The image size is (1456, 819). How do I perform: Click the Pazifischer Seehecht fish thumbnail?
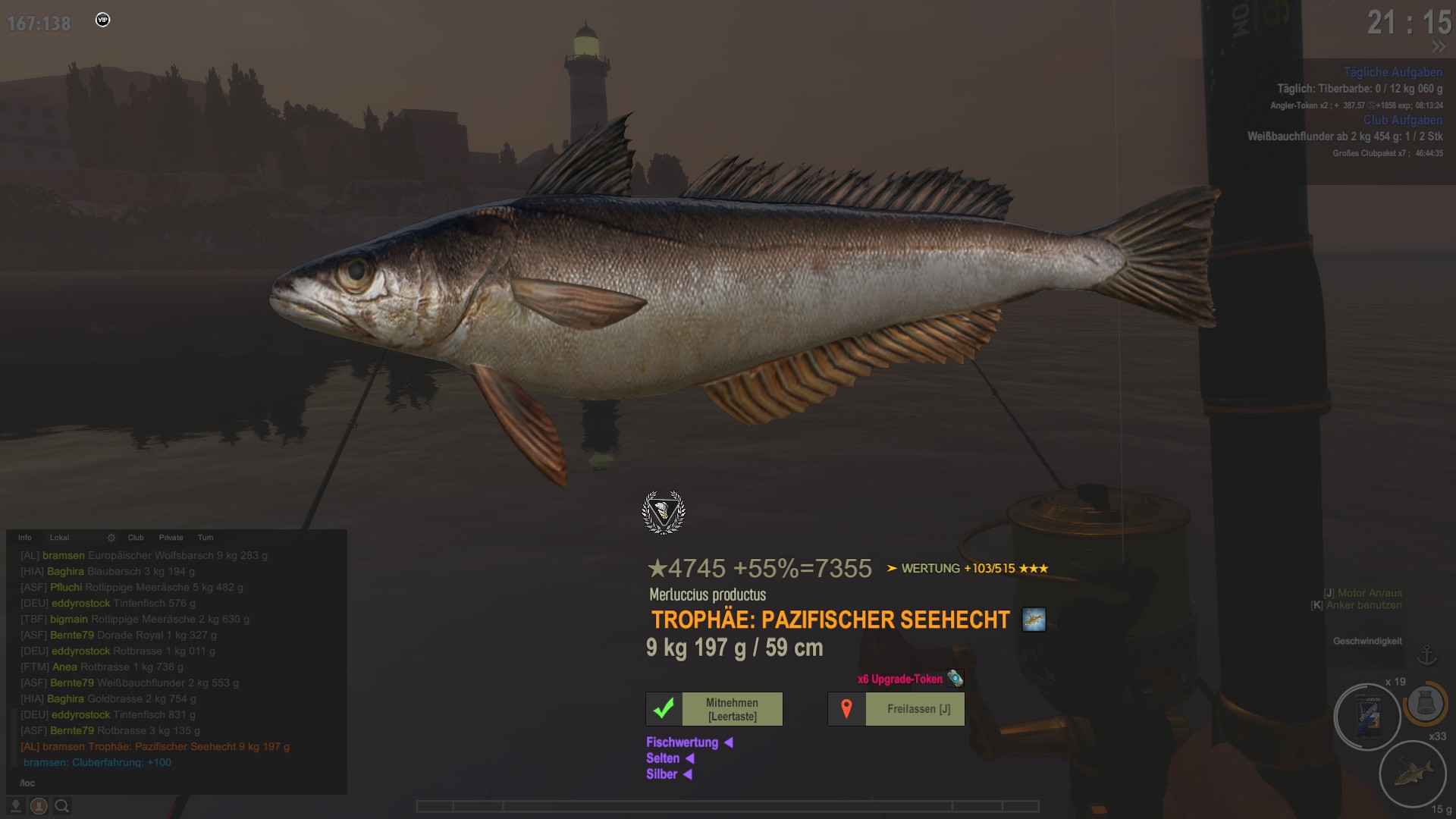pos(1034,620)
